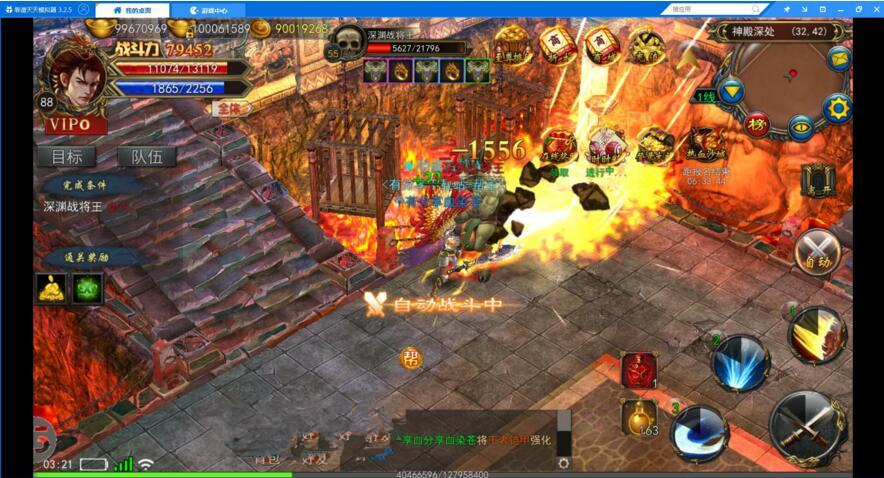The width and height of the screenshot is (884, 478).
Task: Activate skill 3 blue sweep ability
Action: click(x=698, y=433)
